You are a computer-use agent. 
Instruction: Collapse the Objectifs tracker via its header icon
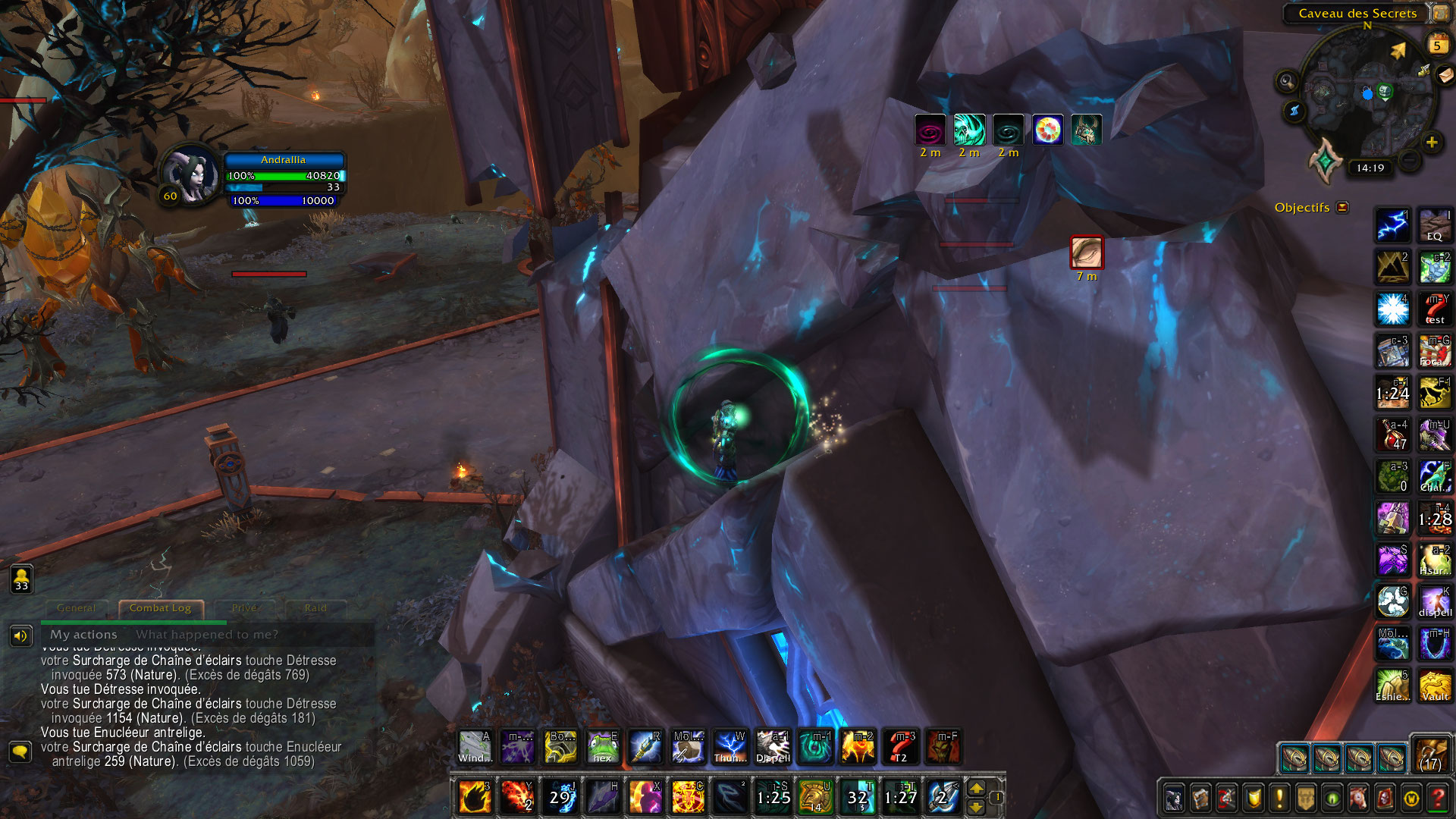(x=1341, y=207)
